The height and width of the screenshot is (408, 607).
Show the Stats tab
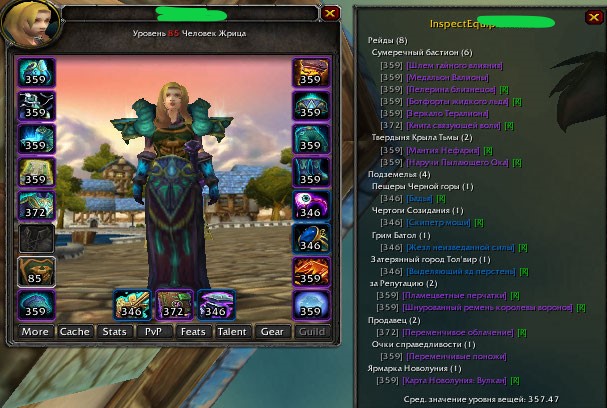tap(114, 331)
